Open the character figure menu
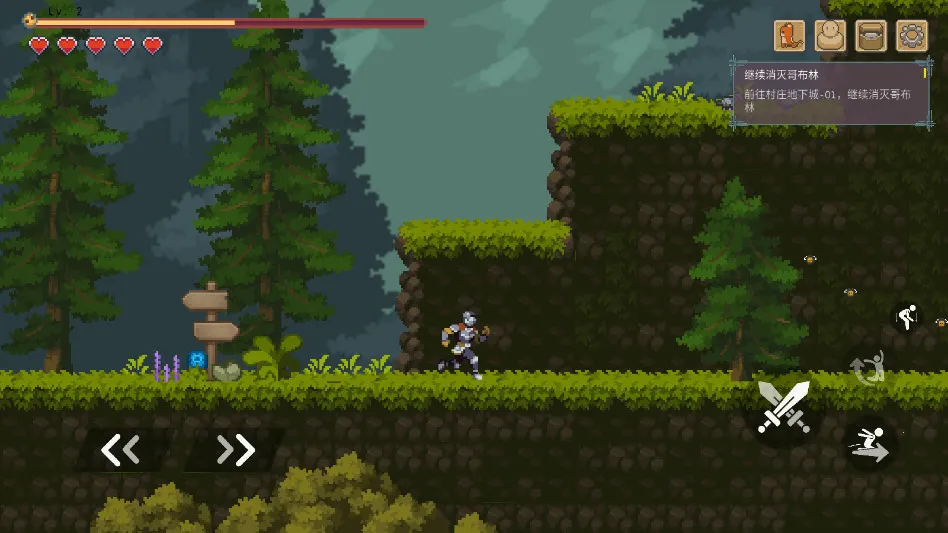This screenshot has width=948, height=533. click(830, 36)
